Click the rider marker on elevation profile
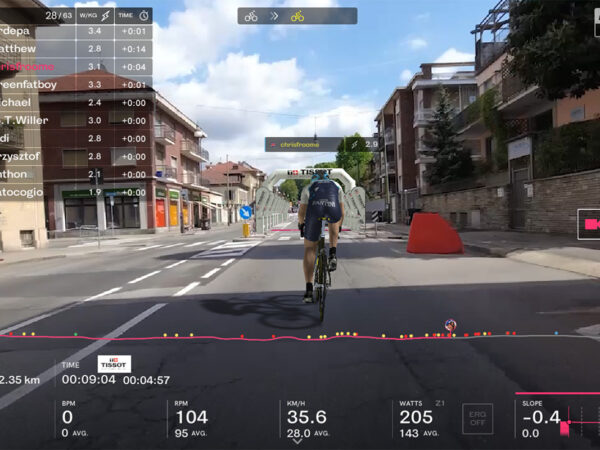 click(450, 325)
